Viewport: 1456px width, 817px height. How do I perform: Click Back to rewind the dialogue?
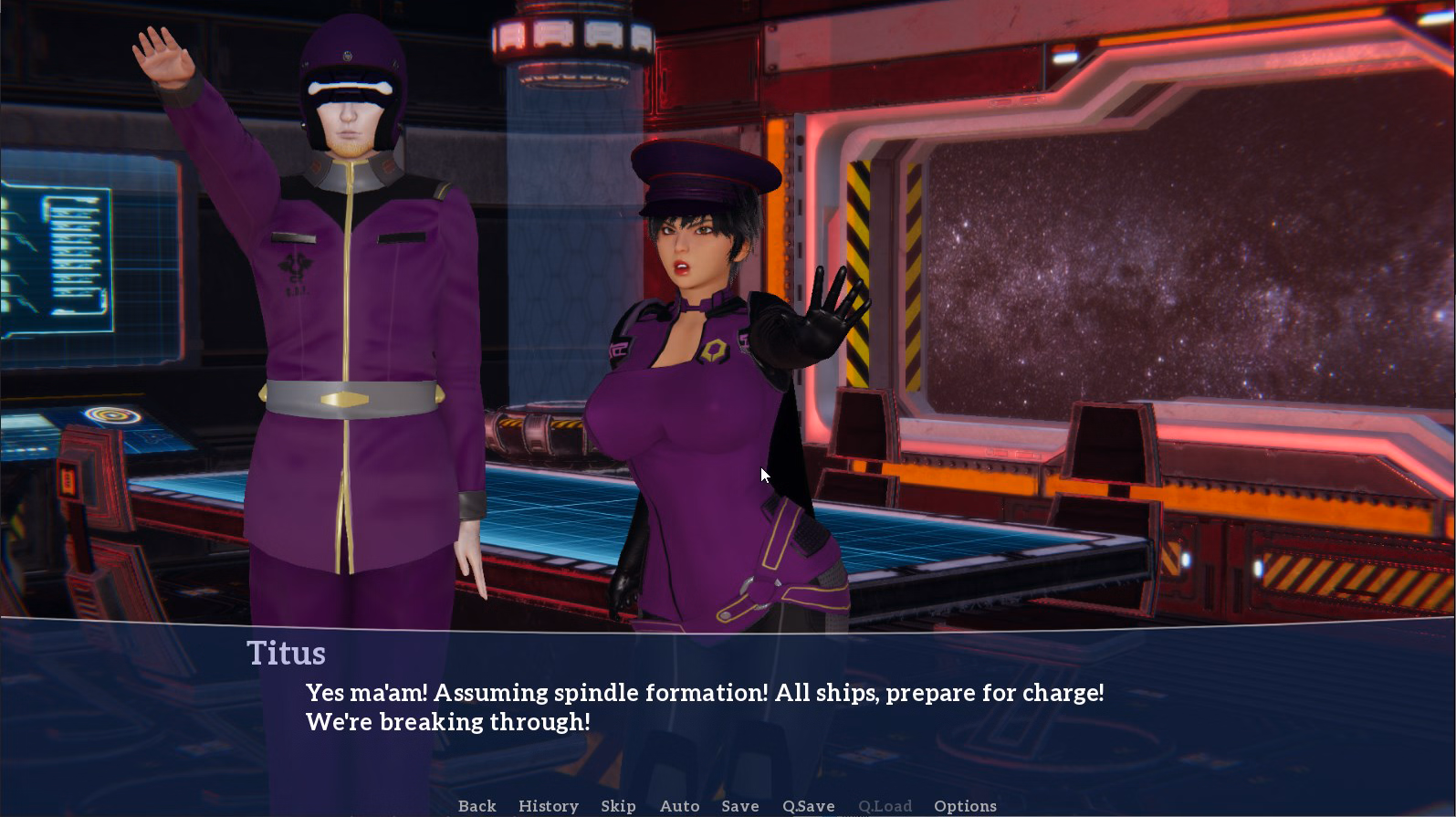pyautogui.click(x=477, y=806)
